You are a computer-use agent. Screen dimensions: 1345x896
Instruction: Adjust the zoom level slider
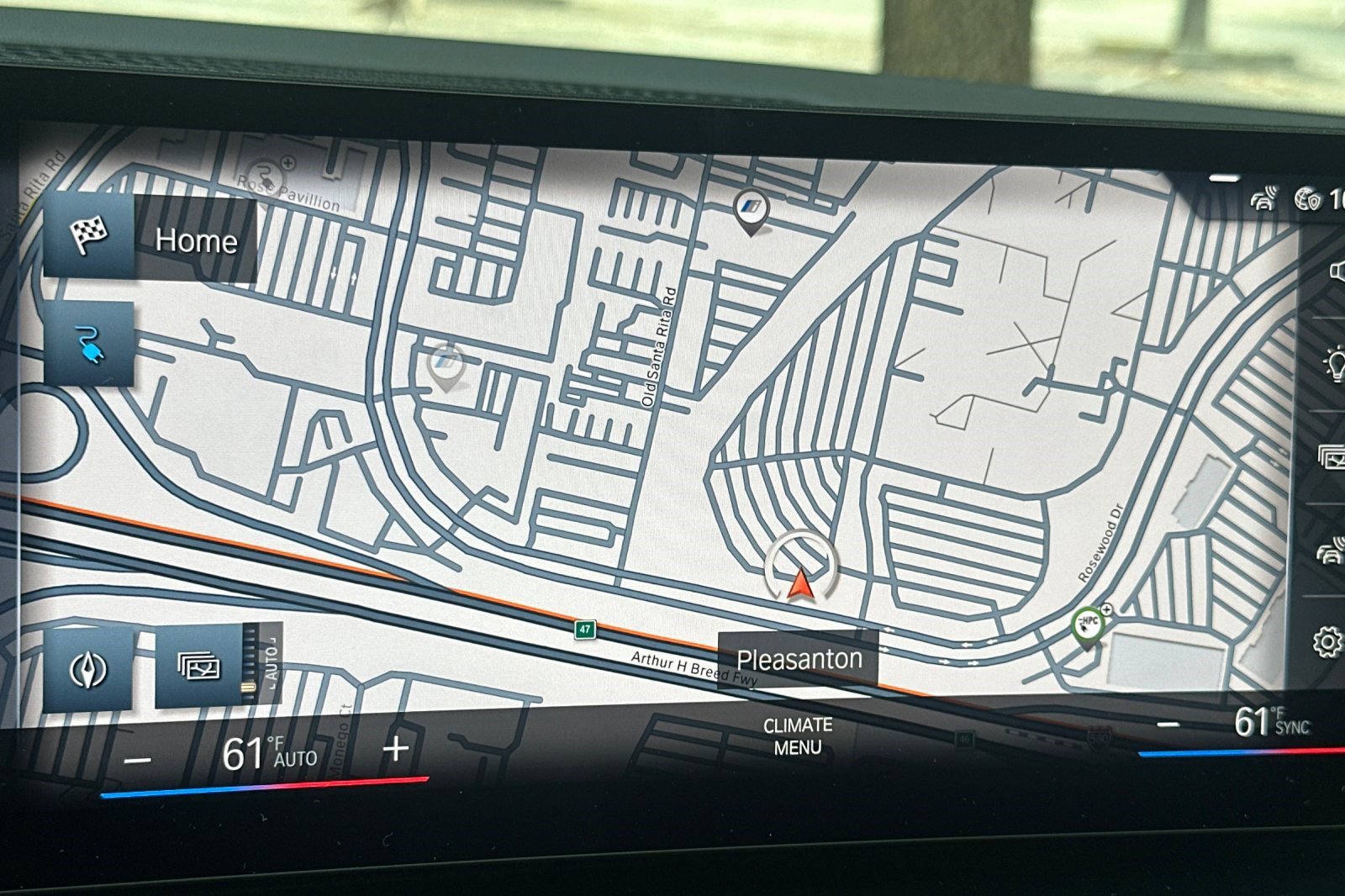tap(250, 686)
